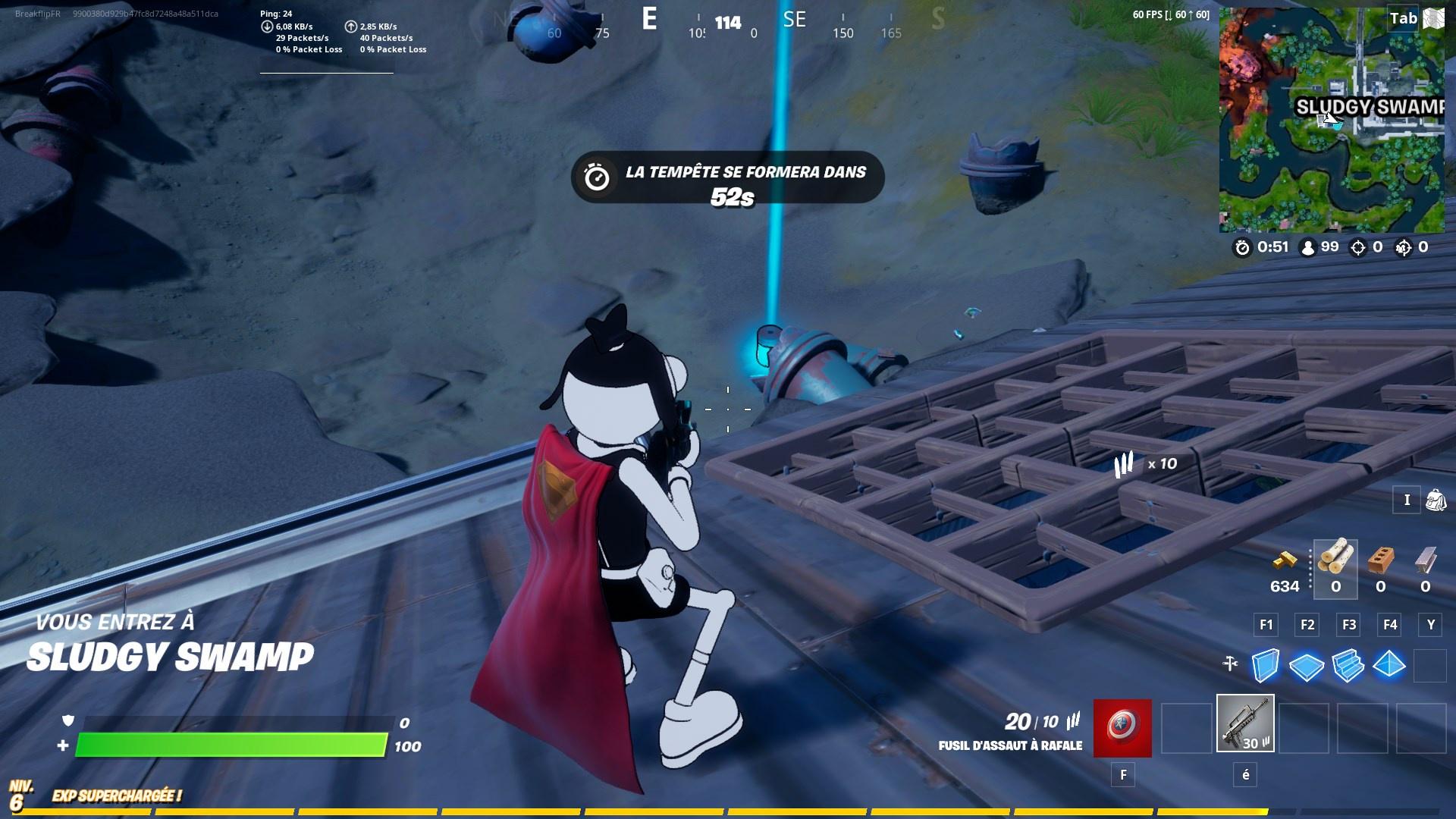1456x819 pixels.
Task: Click the F key prompt under the shield
Action: (1122, 775)
